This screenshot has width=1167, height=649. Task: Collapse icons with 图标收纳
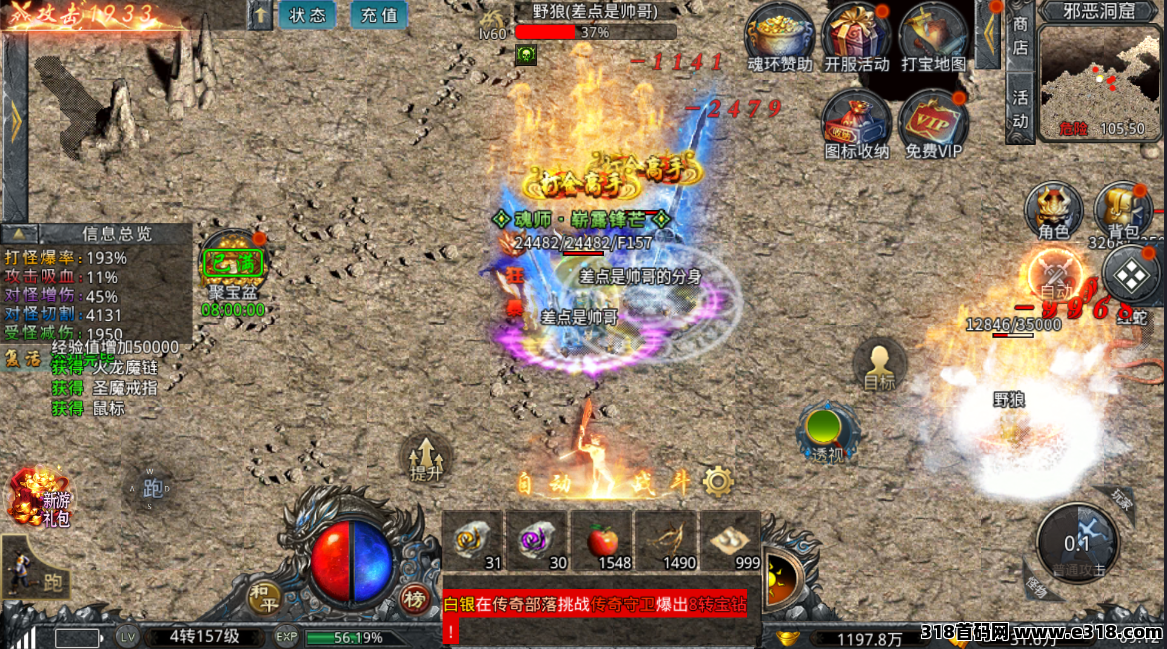click(856, 124)
